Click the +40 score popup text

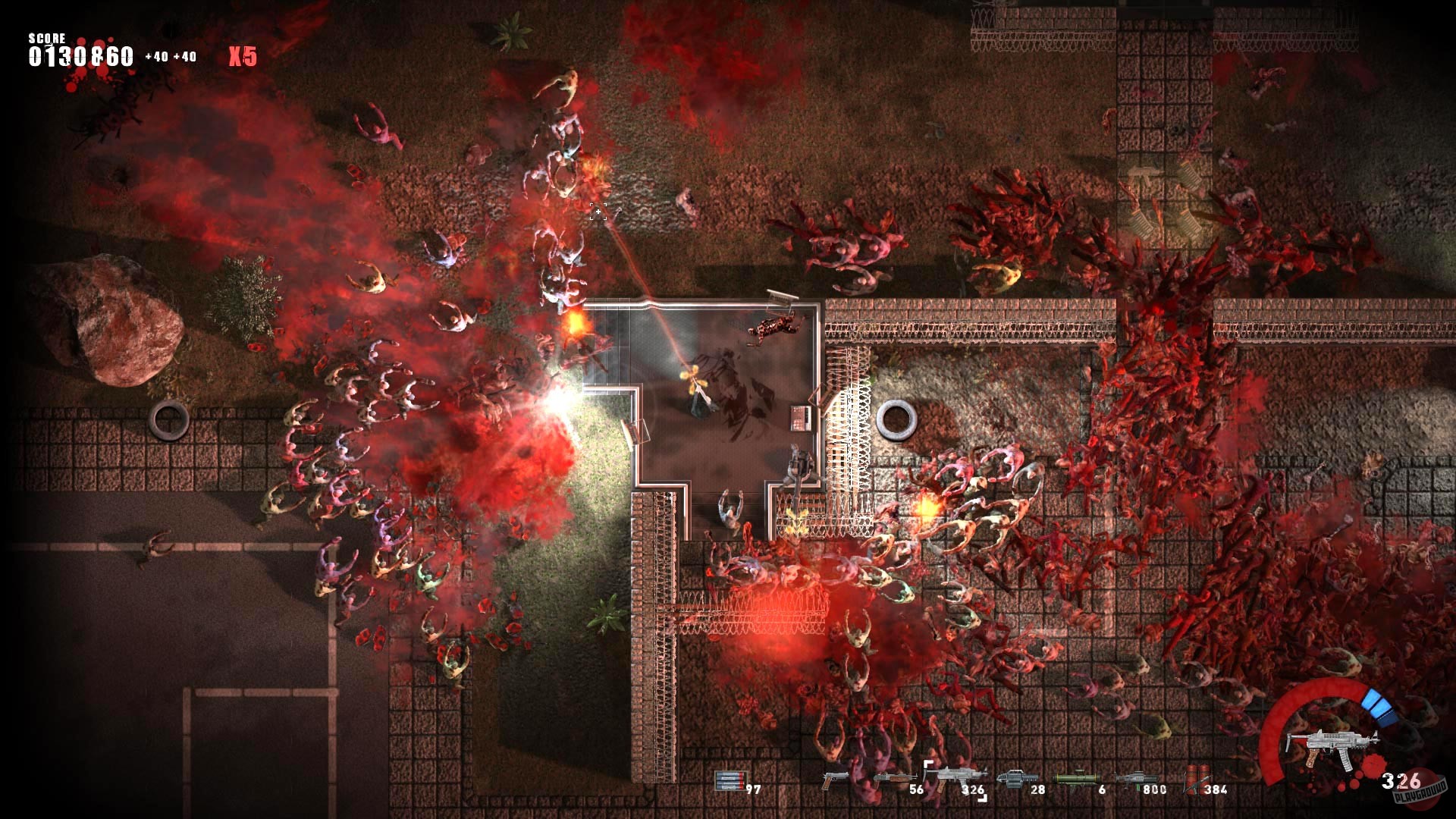coord(155,57)
